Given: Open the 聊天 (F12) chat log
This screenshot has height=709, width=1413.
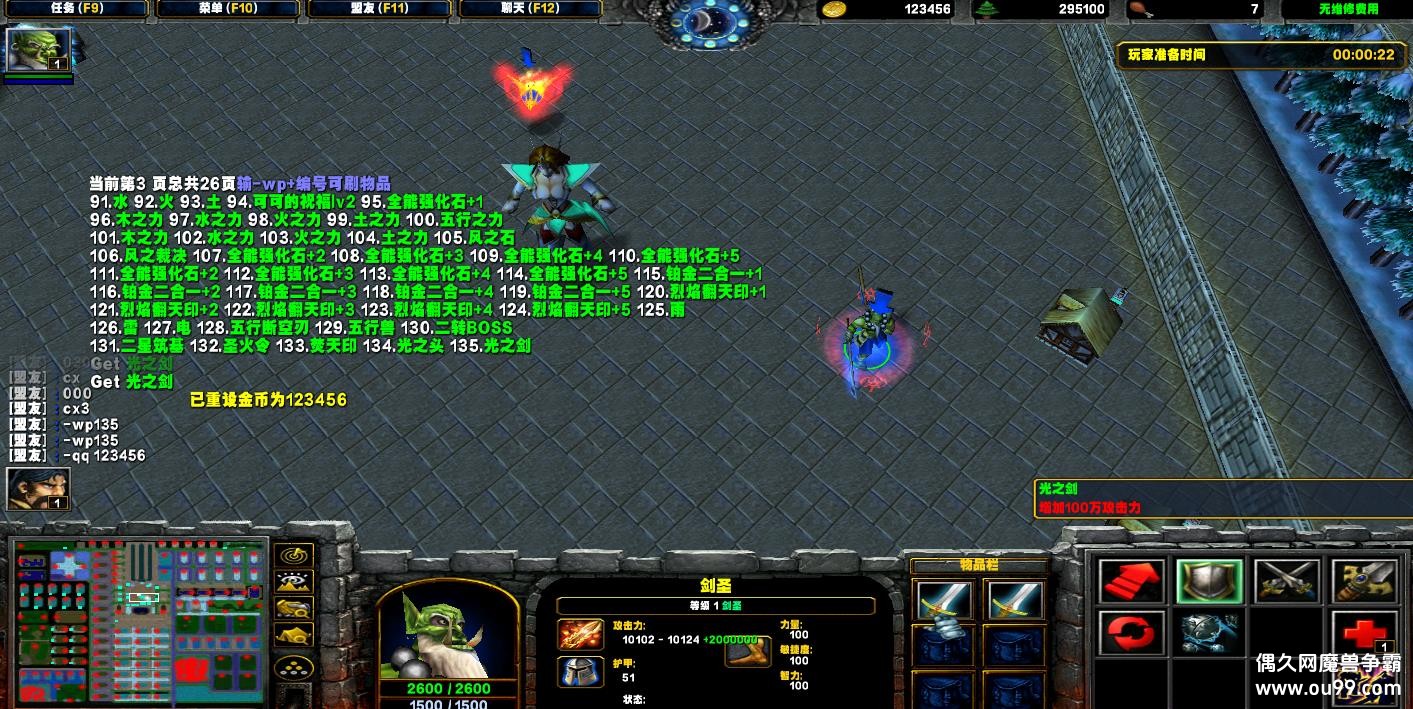Looking at the screenshot, I should [x=530, y=9].
